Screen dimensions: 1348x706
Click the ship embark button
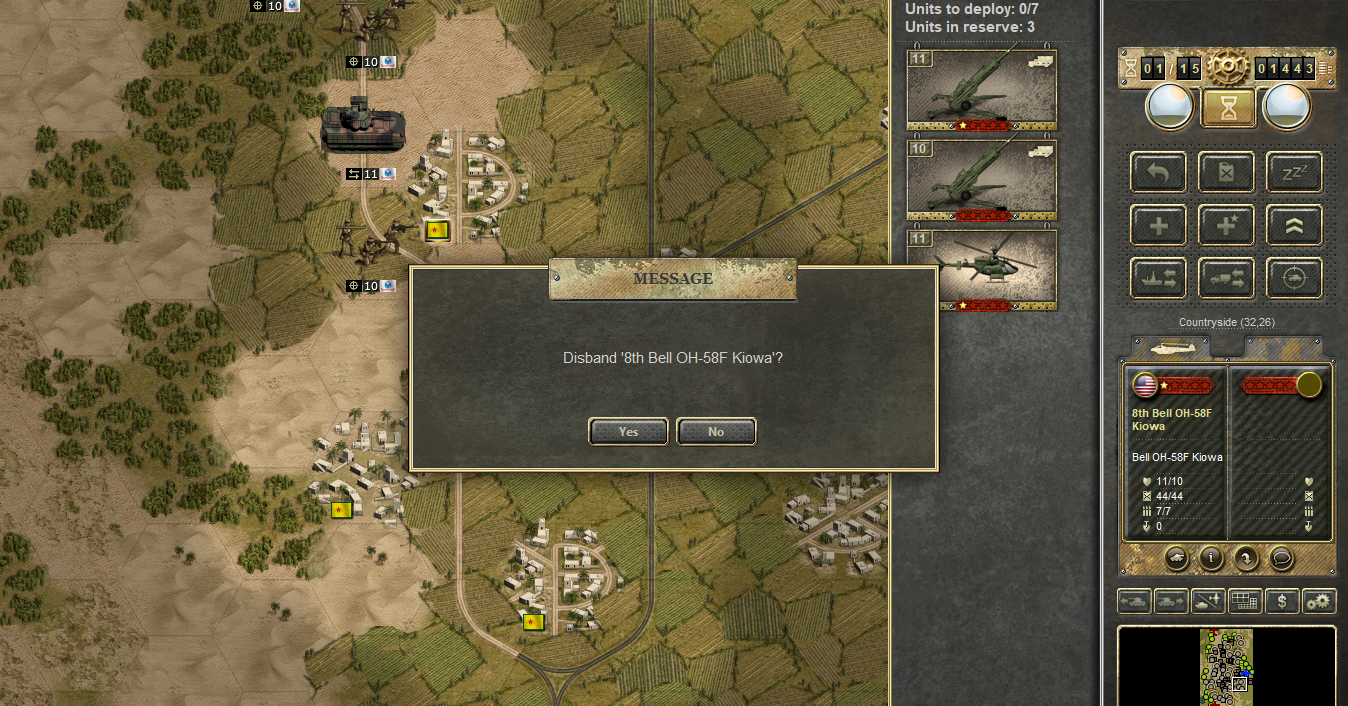pos(1159,277)
